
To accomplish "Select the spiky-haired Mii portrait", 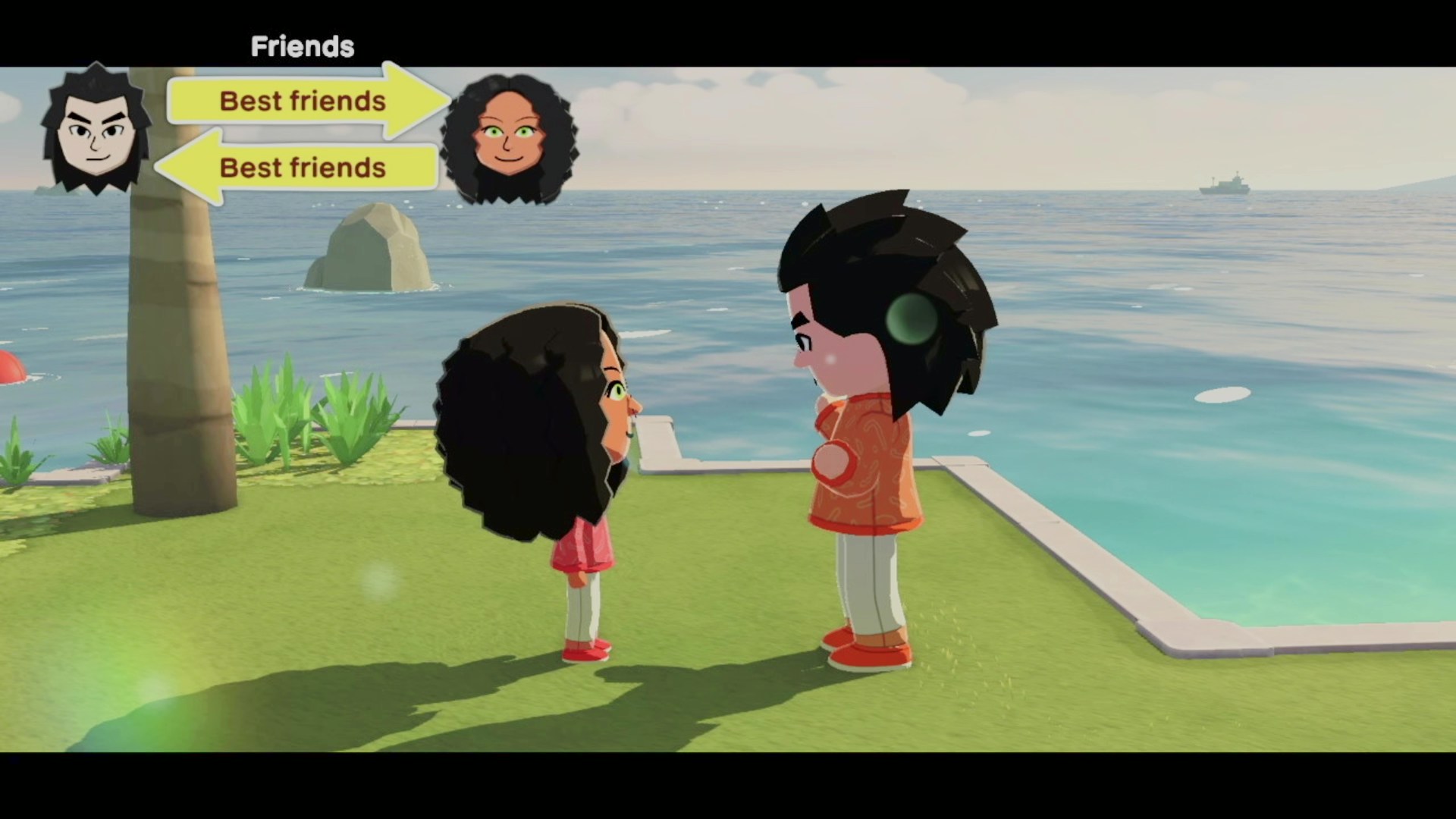I will tap(96, 130).
